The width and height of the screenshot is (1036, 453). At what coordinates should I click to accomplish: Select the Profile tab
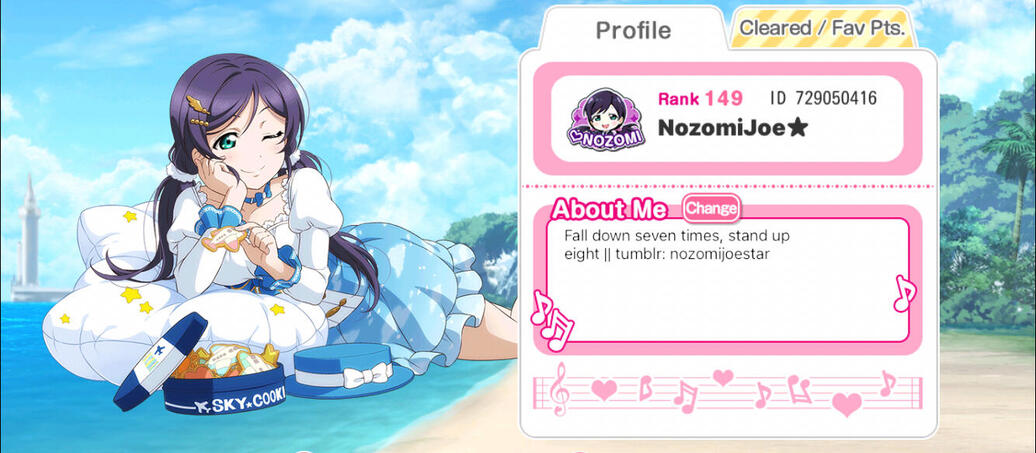633,30
